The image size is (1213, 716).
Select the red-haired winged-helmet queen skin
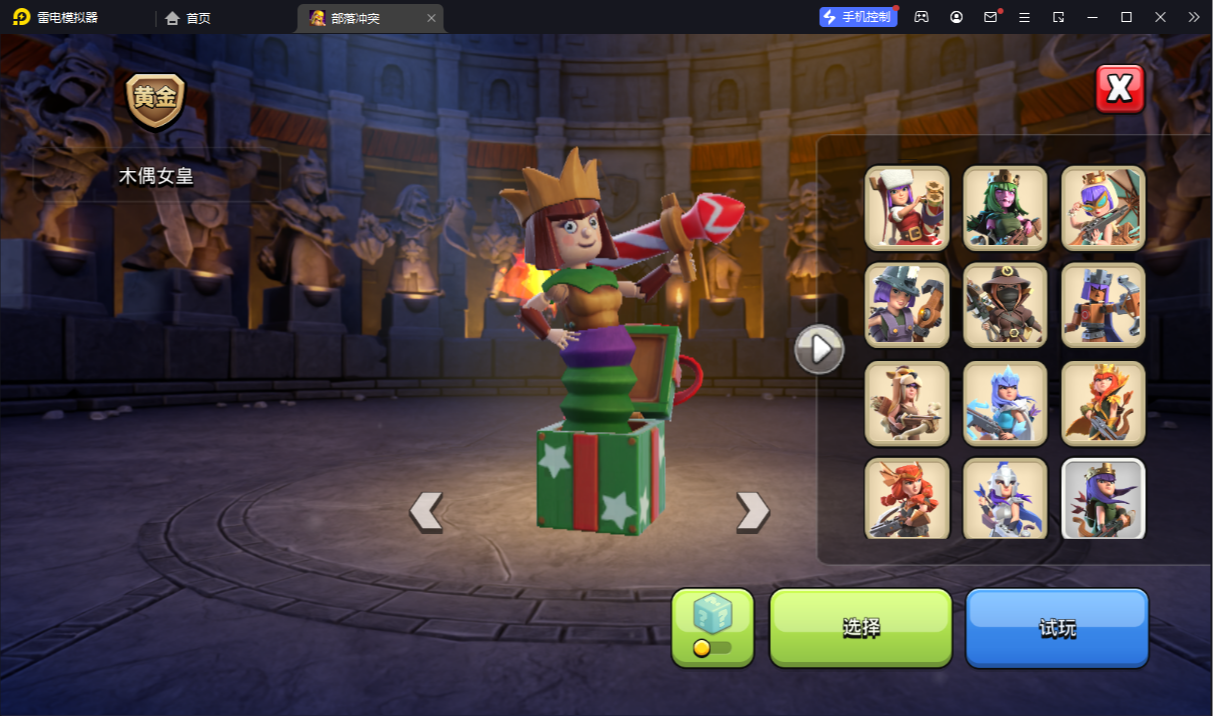pos(907,498)
